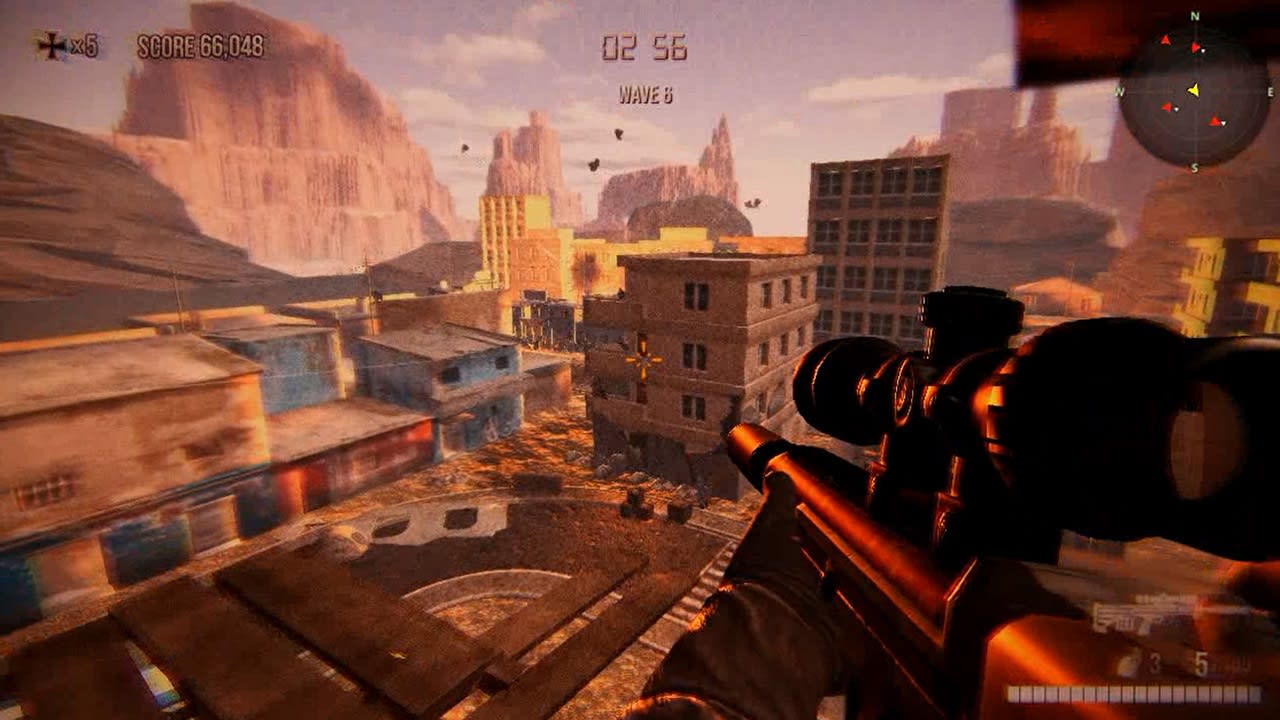
Task: Click the S compass marker on the minimap
Action: pos(1196,167)
